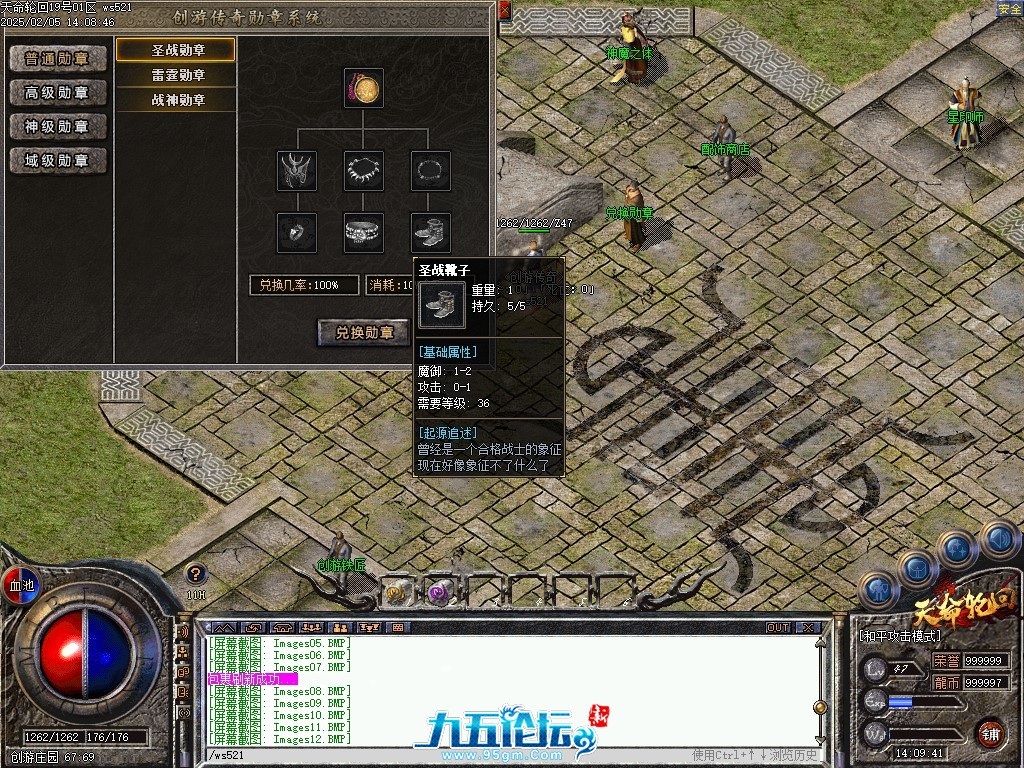
Task: Choose 战神勋章 in the medal list
Action: pos(177,100)
